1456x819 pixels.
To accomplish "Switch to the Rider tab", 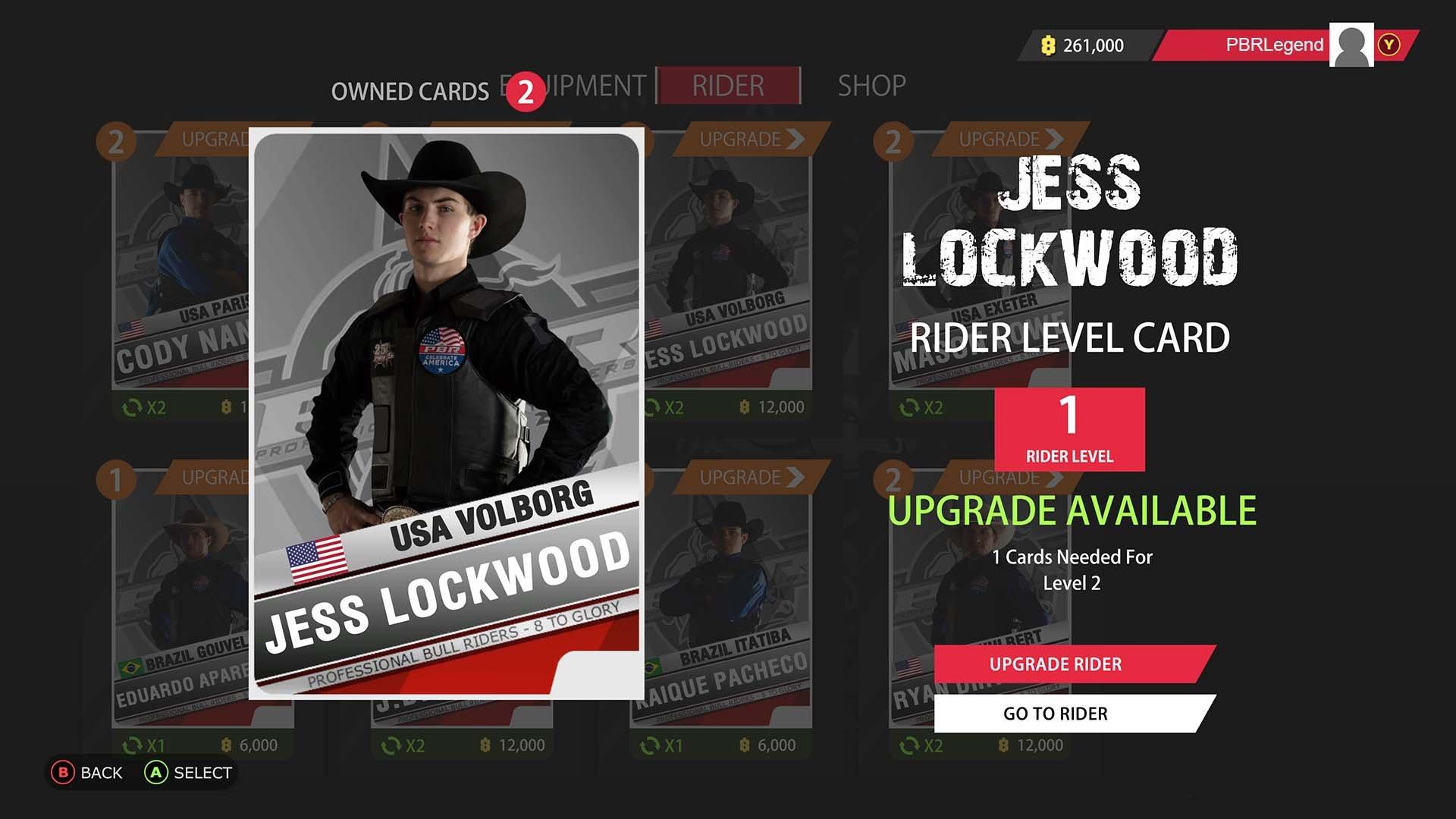I will coord(728,86).
